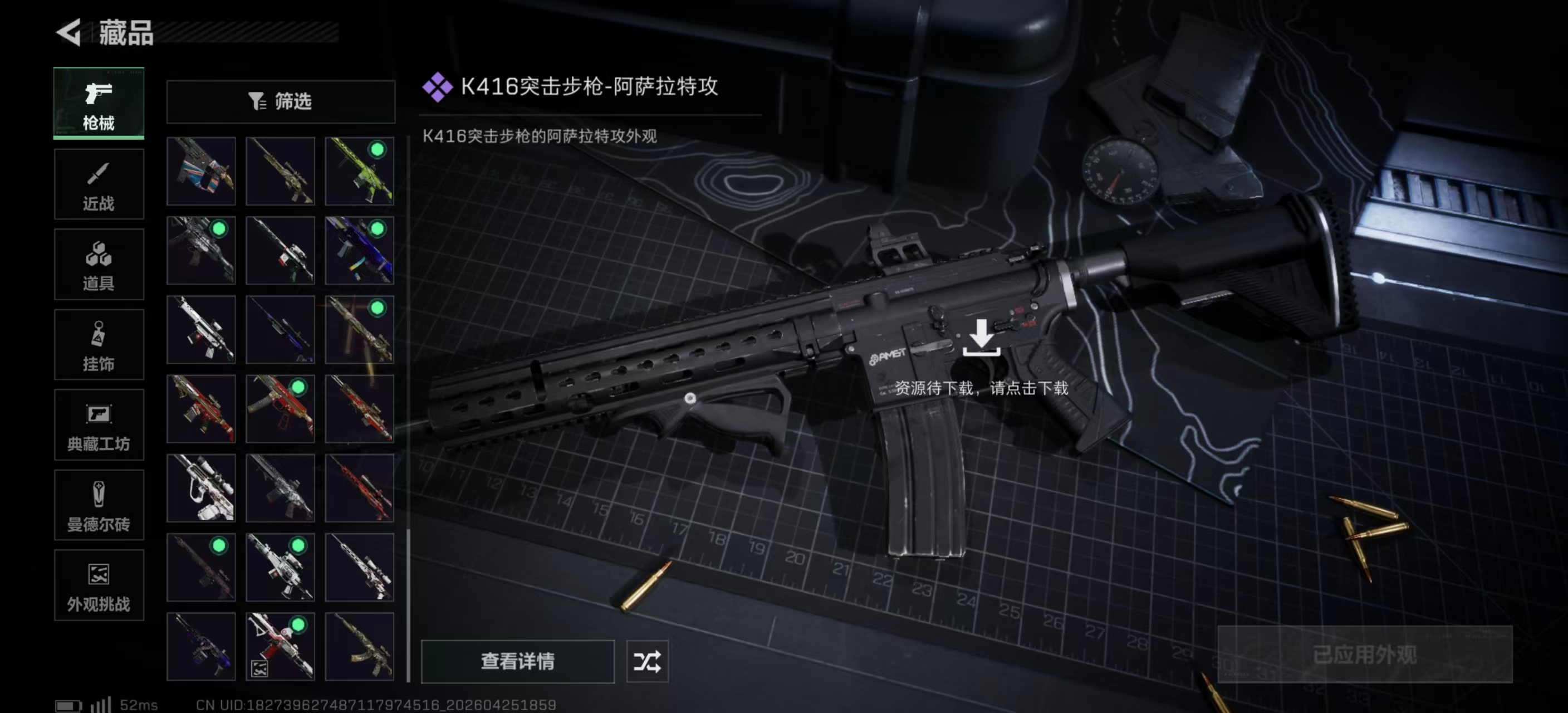Pick the colorful striped weapon skin thumbnail
The image size is (1568, 713).
click(x=201, y=171)
